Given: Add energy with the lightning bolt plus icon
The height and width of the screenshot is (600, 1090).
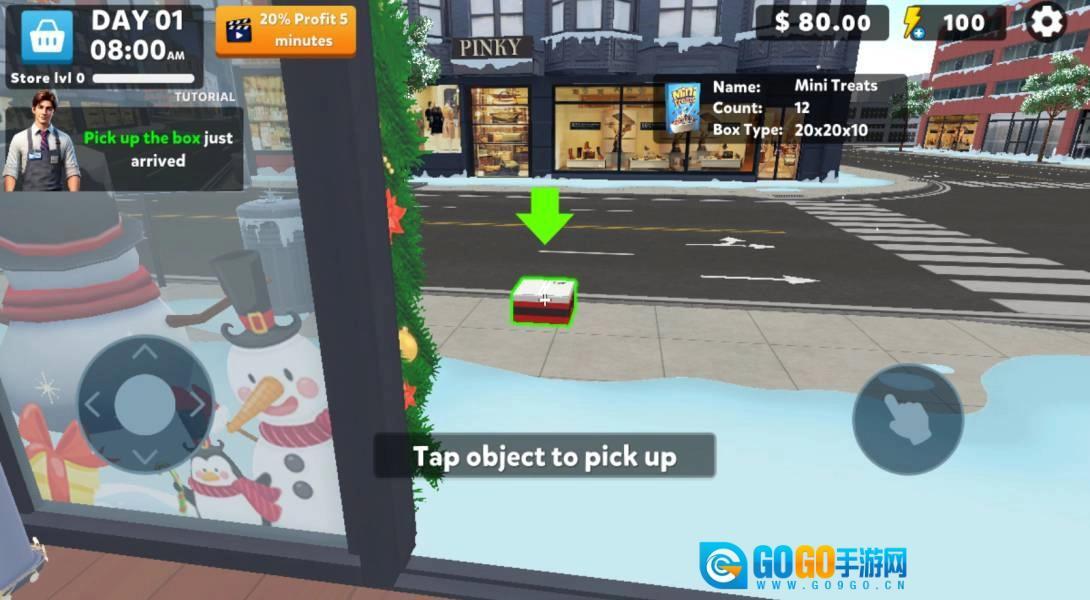Looking at the screenshot, I should [x=914, y=23].
